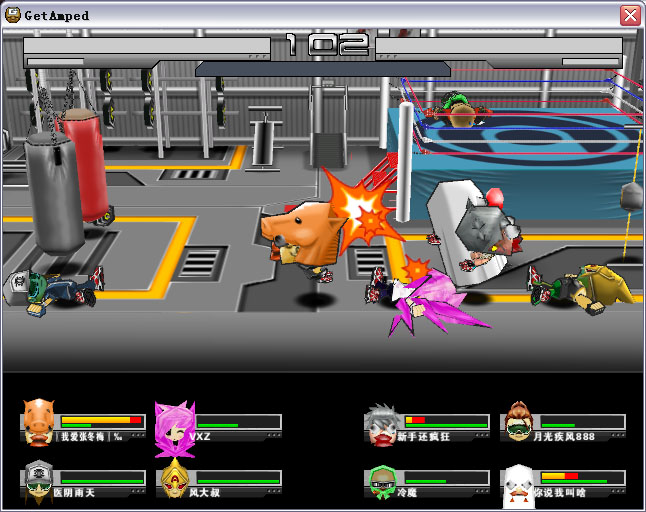Select the 月光疾风888 player portrait

click(517, 420)
